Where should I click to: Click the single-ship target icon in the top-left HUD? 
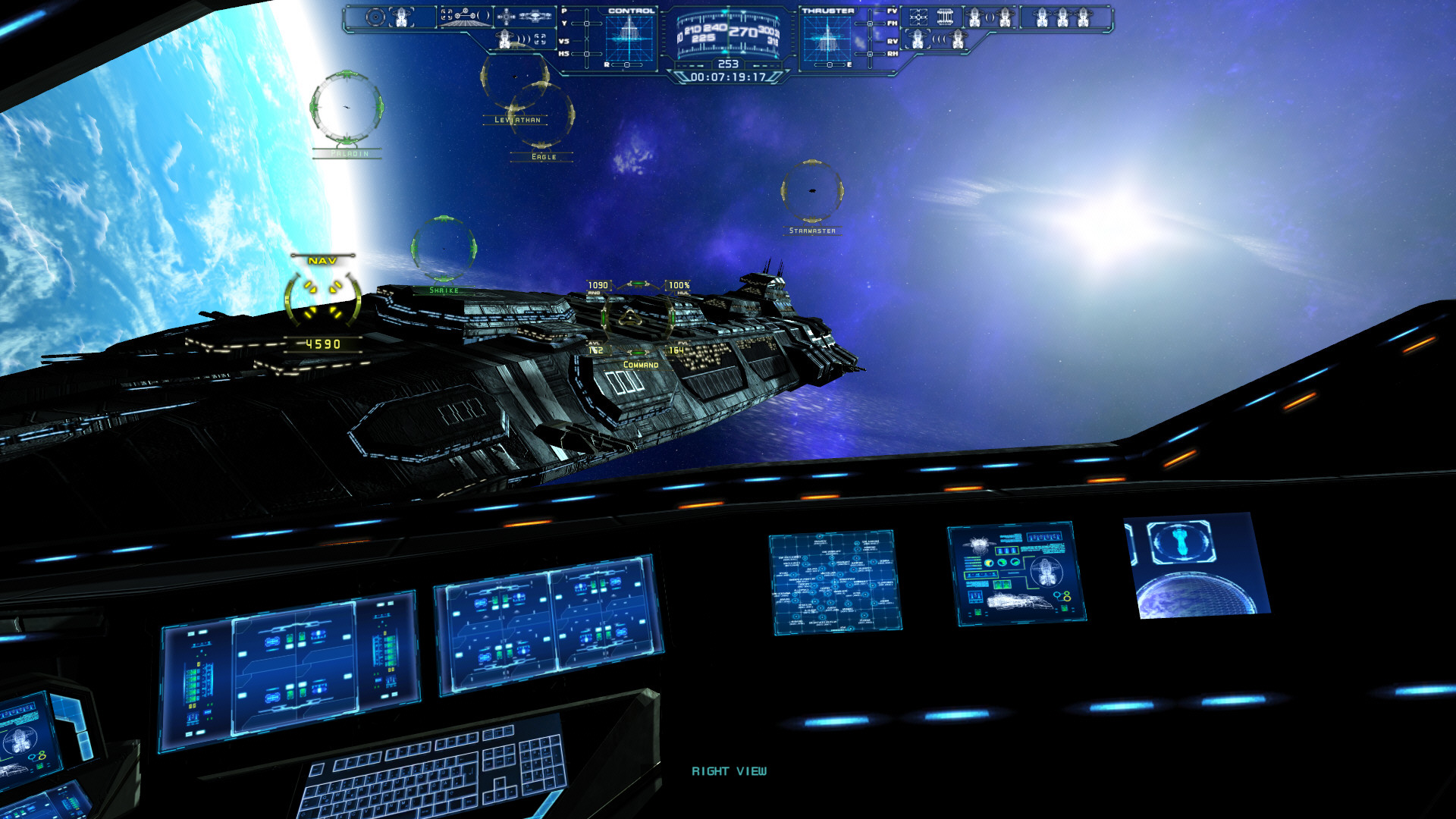(x=401, y=16)
